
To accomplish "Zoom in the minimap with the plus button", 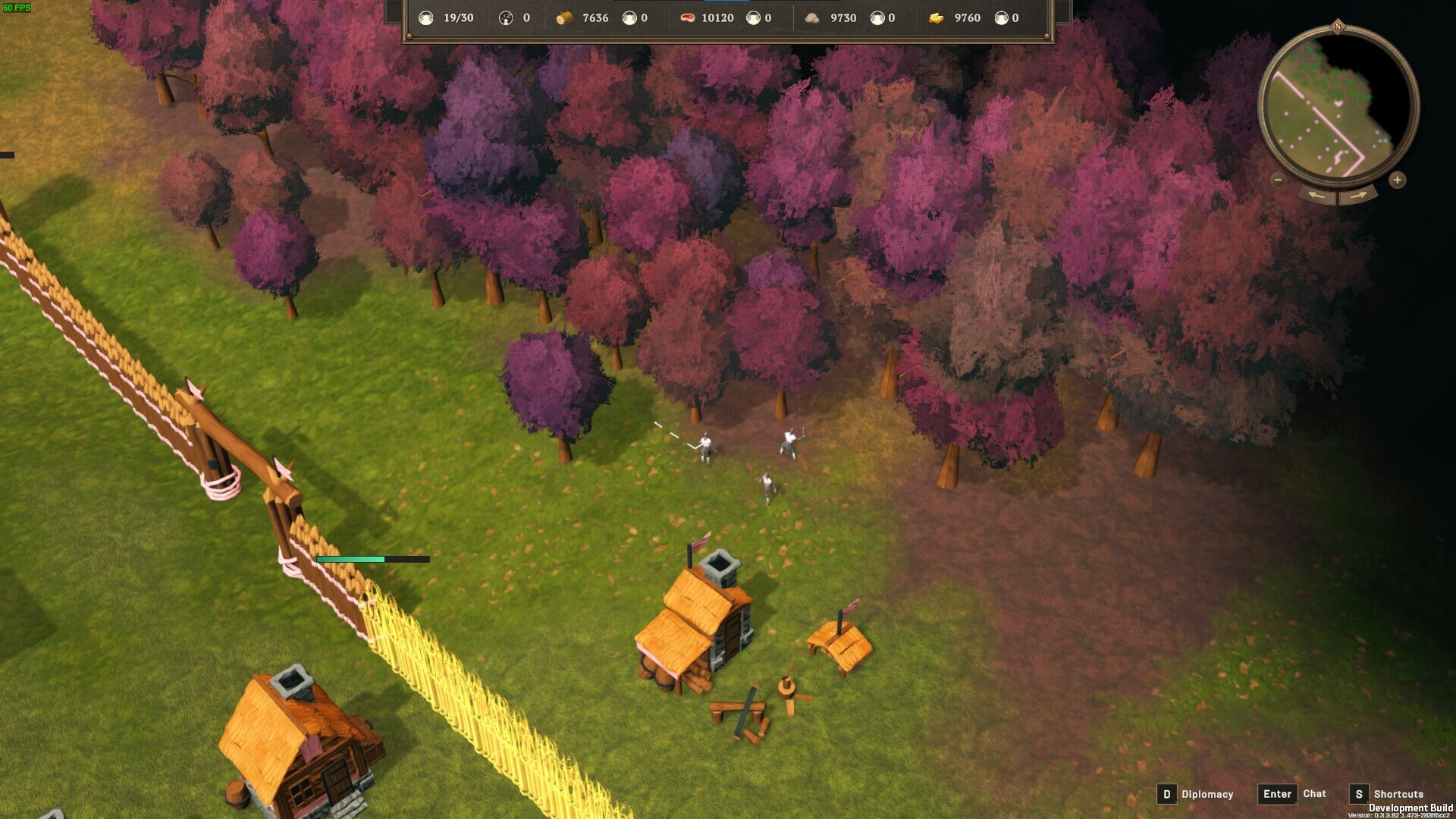I will (x=1398, y=180).
